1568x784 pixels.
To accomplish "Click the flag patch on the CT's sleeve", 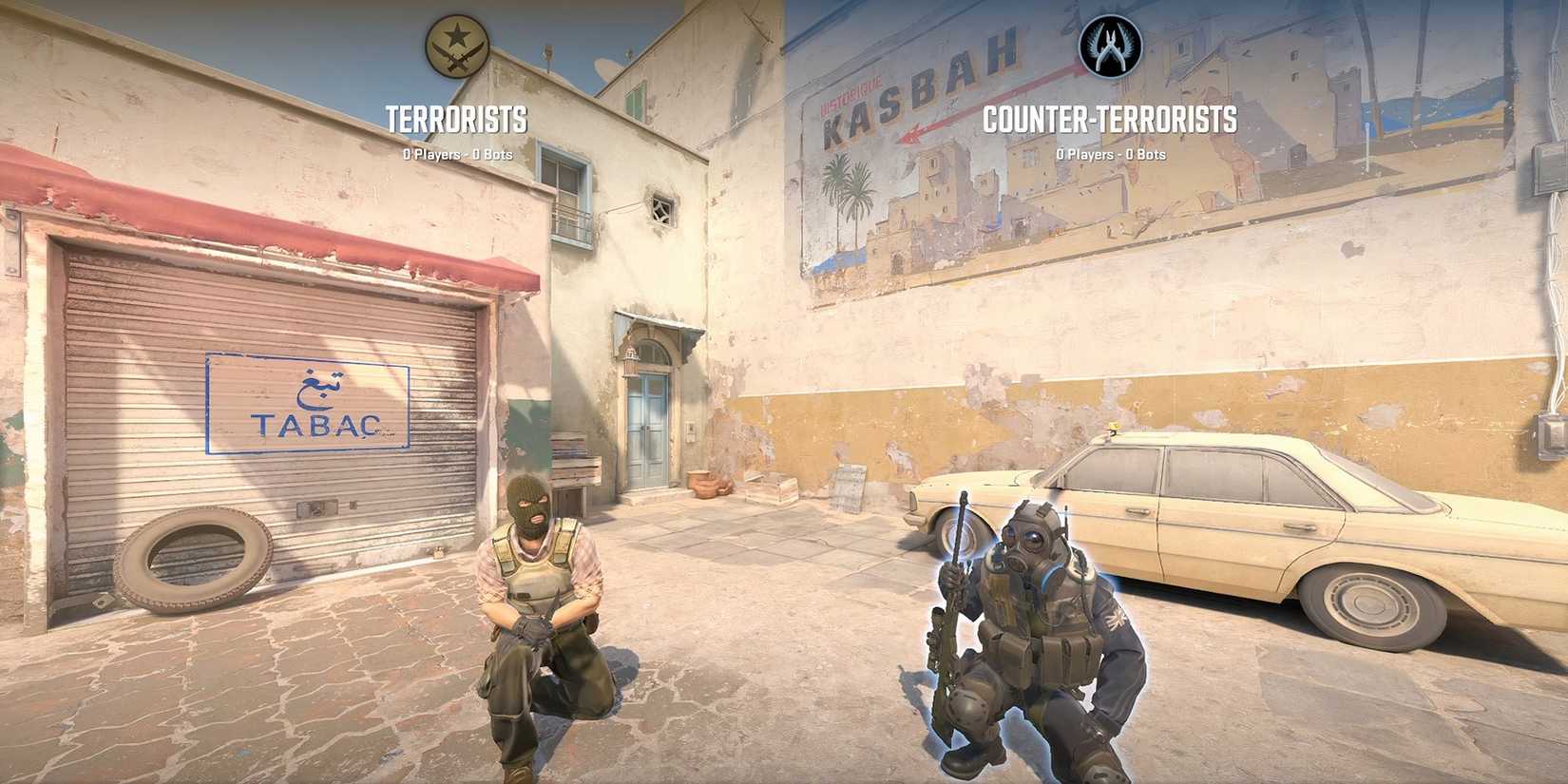I will pos(1114,618).
